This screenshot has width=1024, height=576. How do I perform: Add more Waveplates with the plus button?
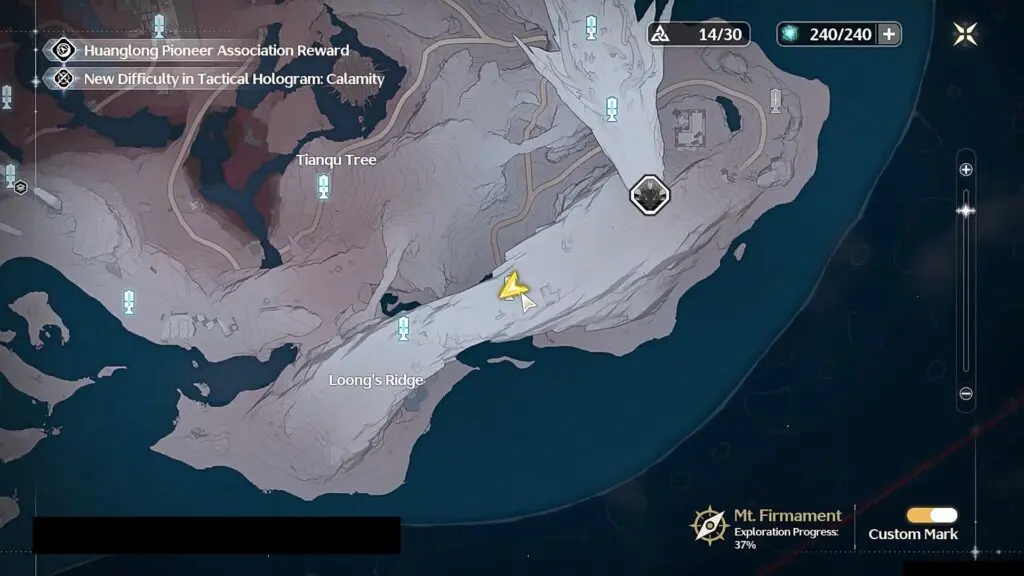tap(888, 34)
